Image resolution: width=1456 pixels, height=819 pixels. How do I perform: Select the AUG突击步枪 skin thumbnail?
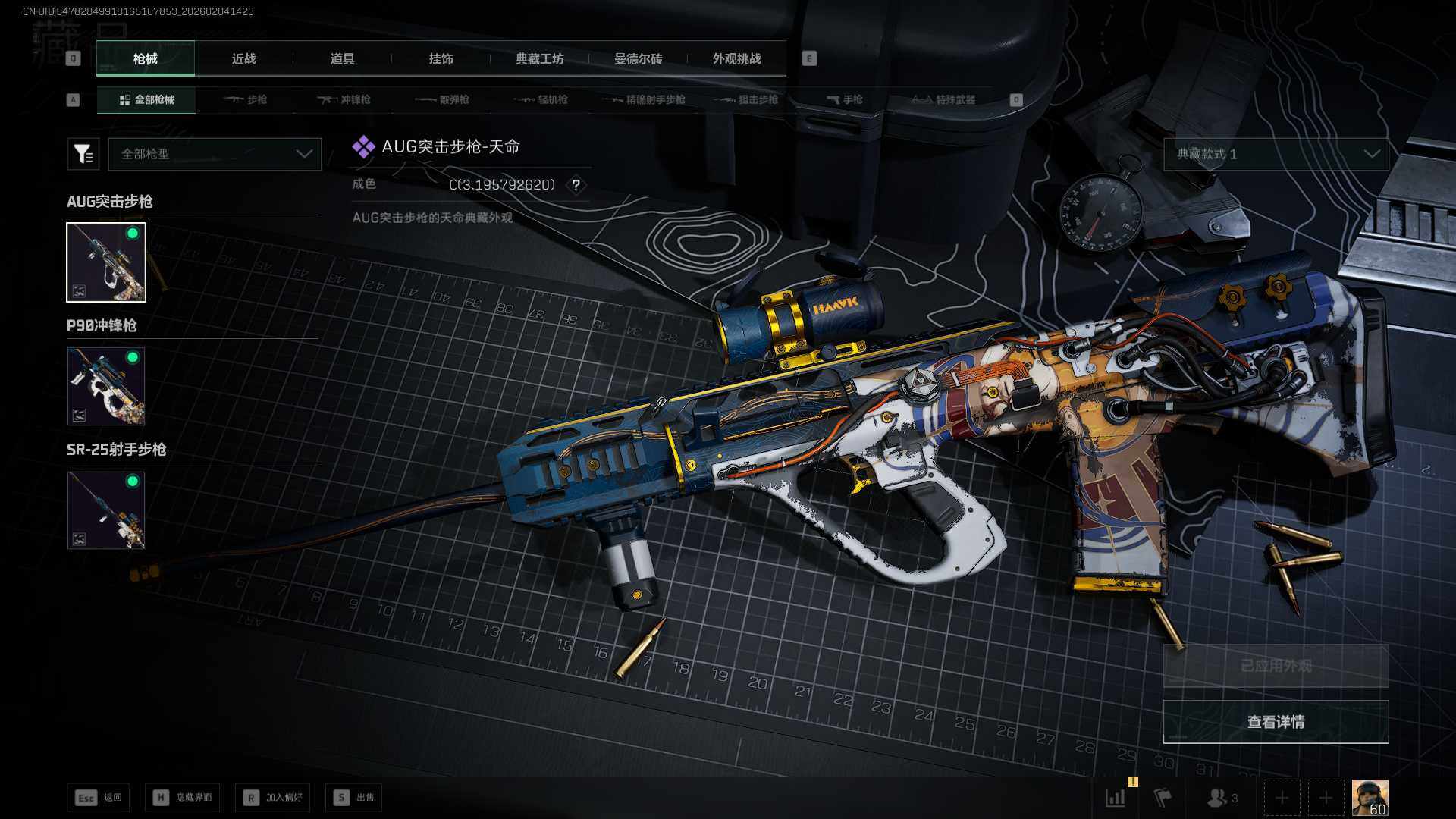pyautogui.click(x=106, y=262)
